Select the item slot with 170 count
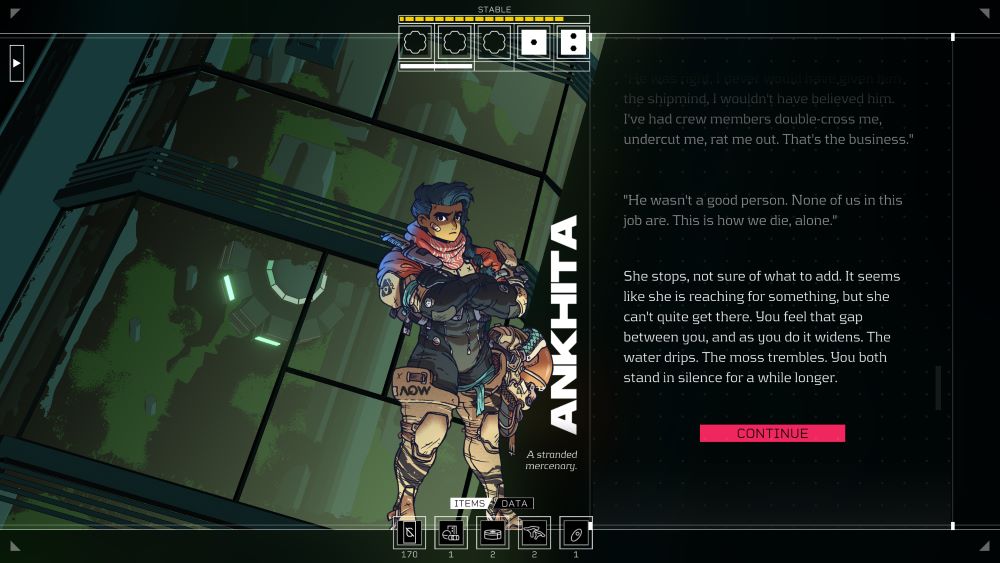Image resolution: width=1000 pixels, height=563 pixels. (x=409, y=532)
